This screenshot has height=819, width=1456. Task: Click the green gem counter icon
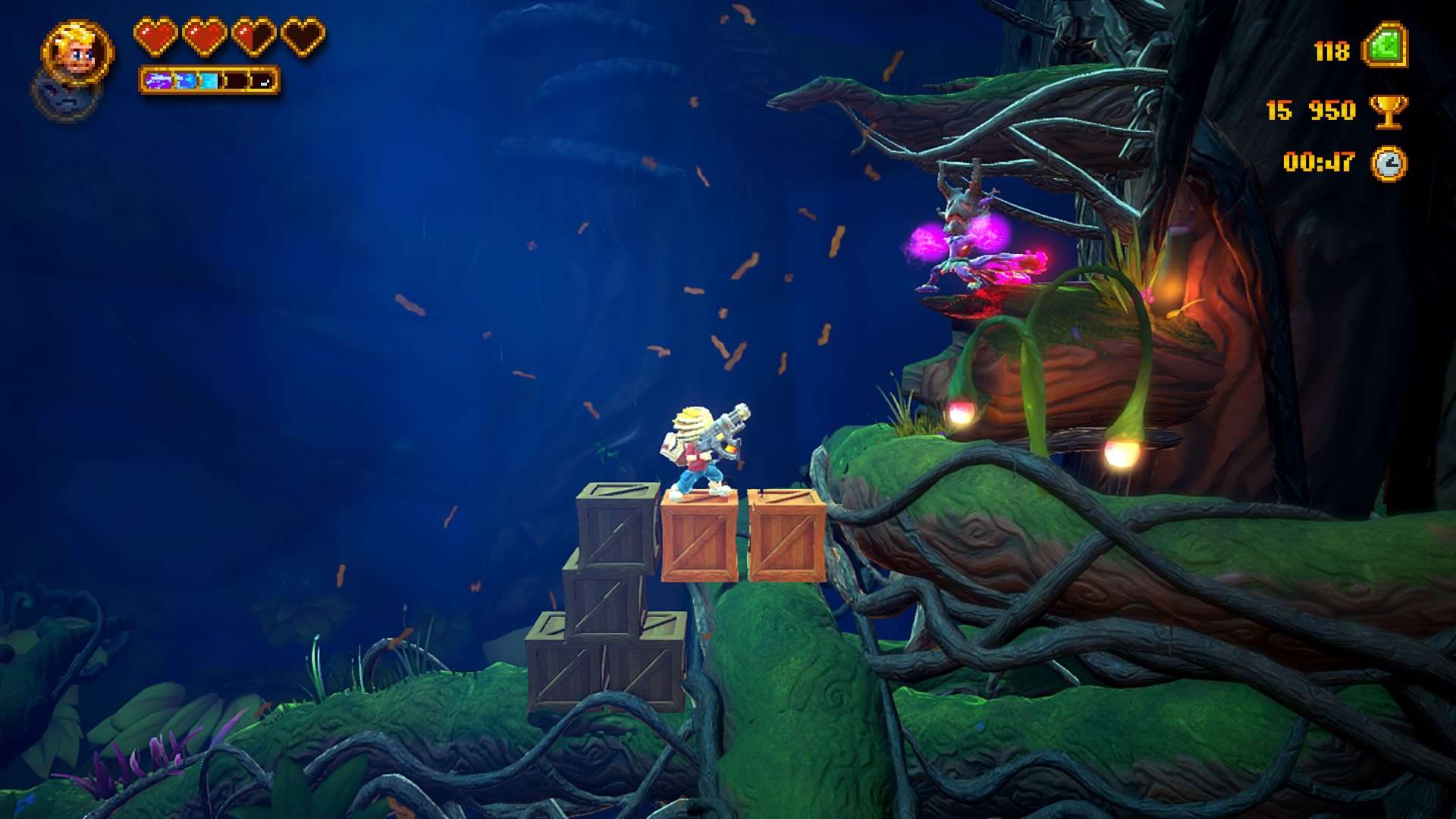1385,47
